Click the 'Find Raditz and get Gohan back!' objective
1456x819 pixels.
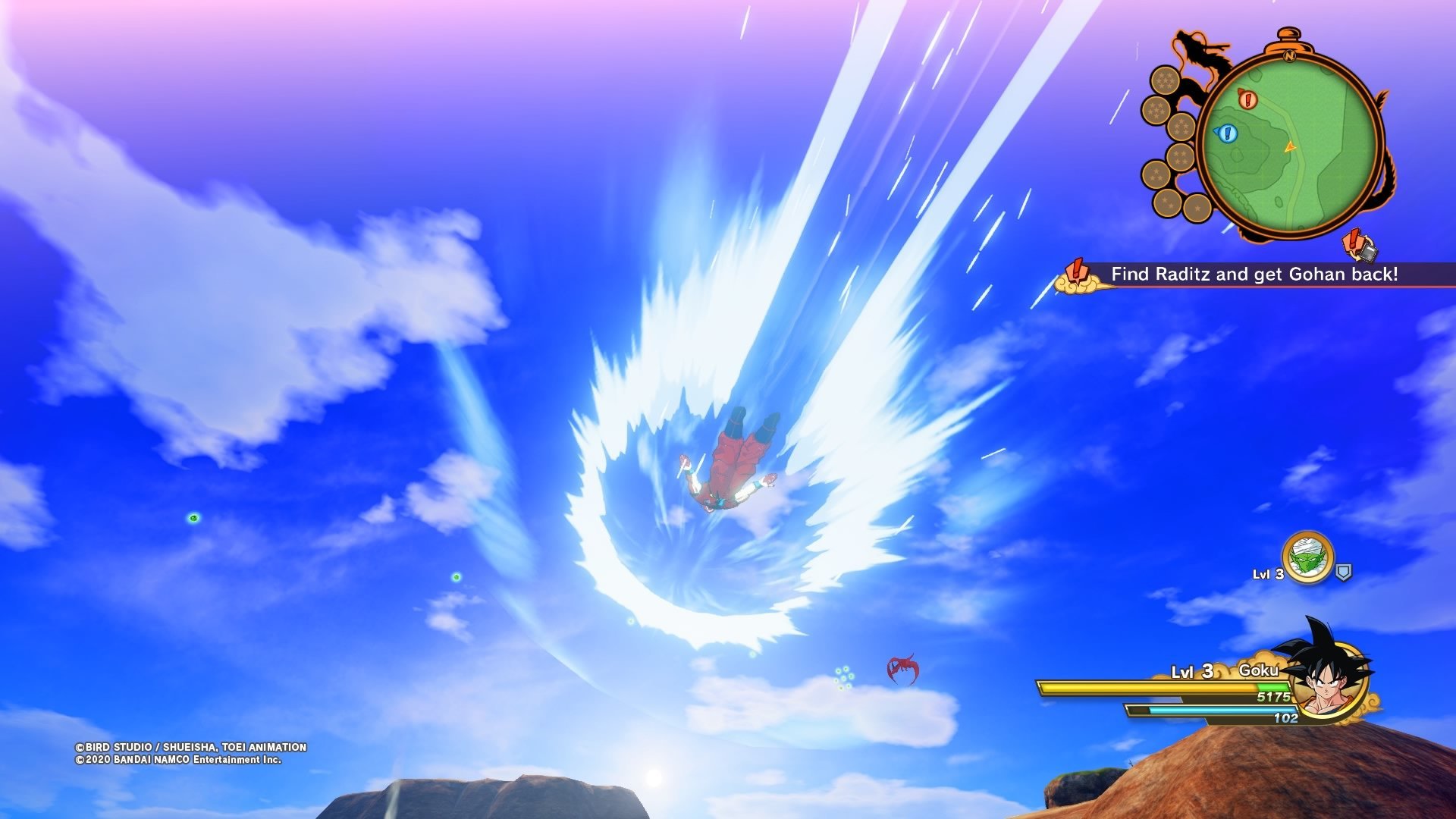(x=1254, y=275)
